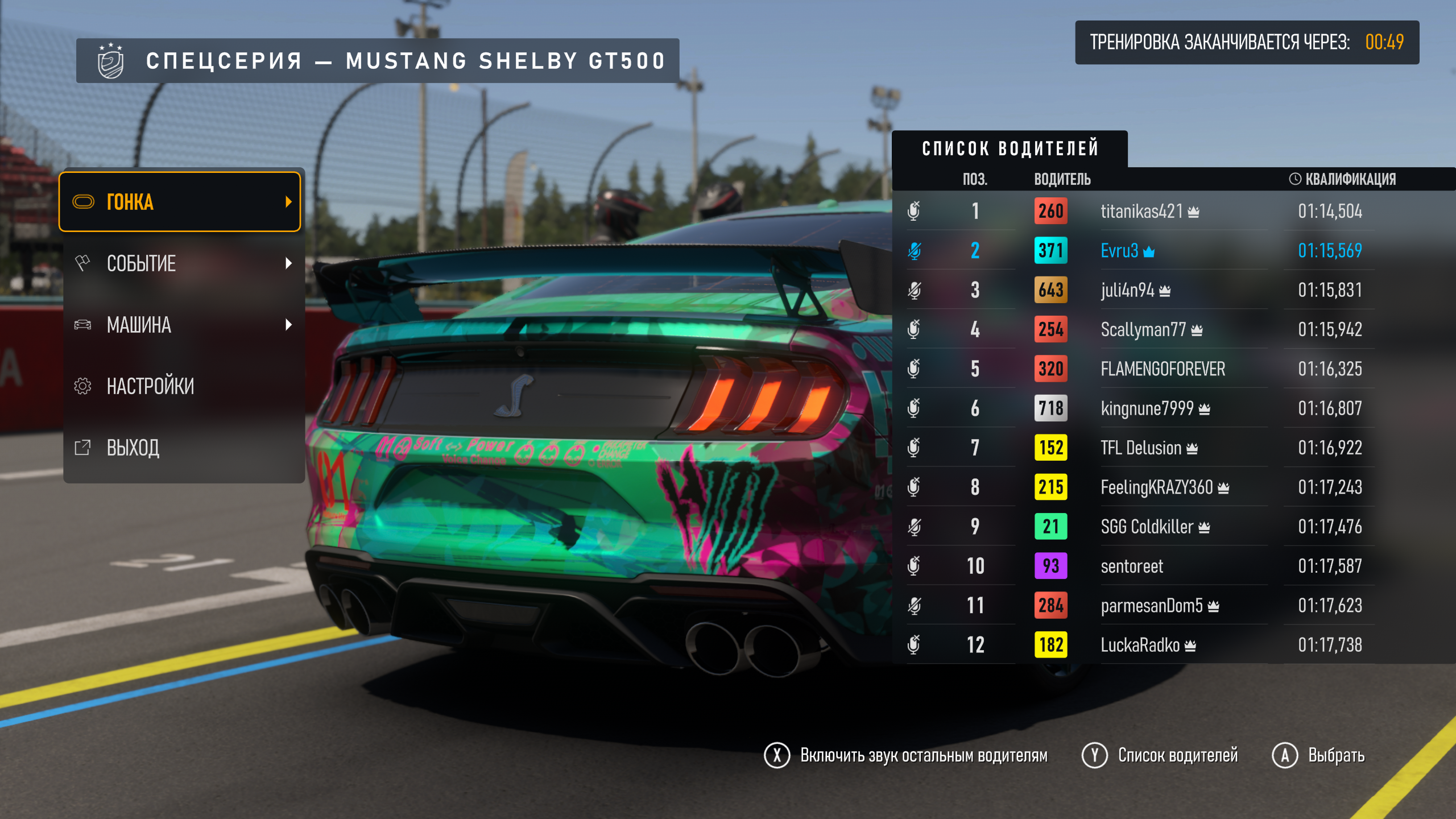Open the СПИСОК ВОДИТЕЛЕЙ tab header
Image resolution: width=1456 pixels, height=819 pixels.
1010,149
